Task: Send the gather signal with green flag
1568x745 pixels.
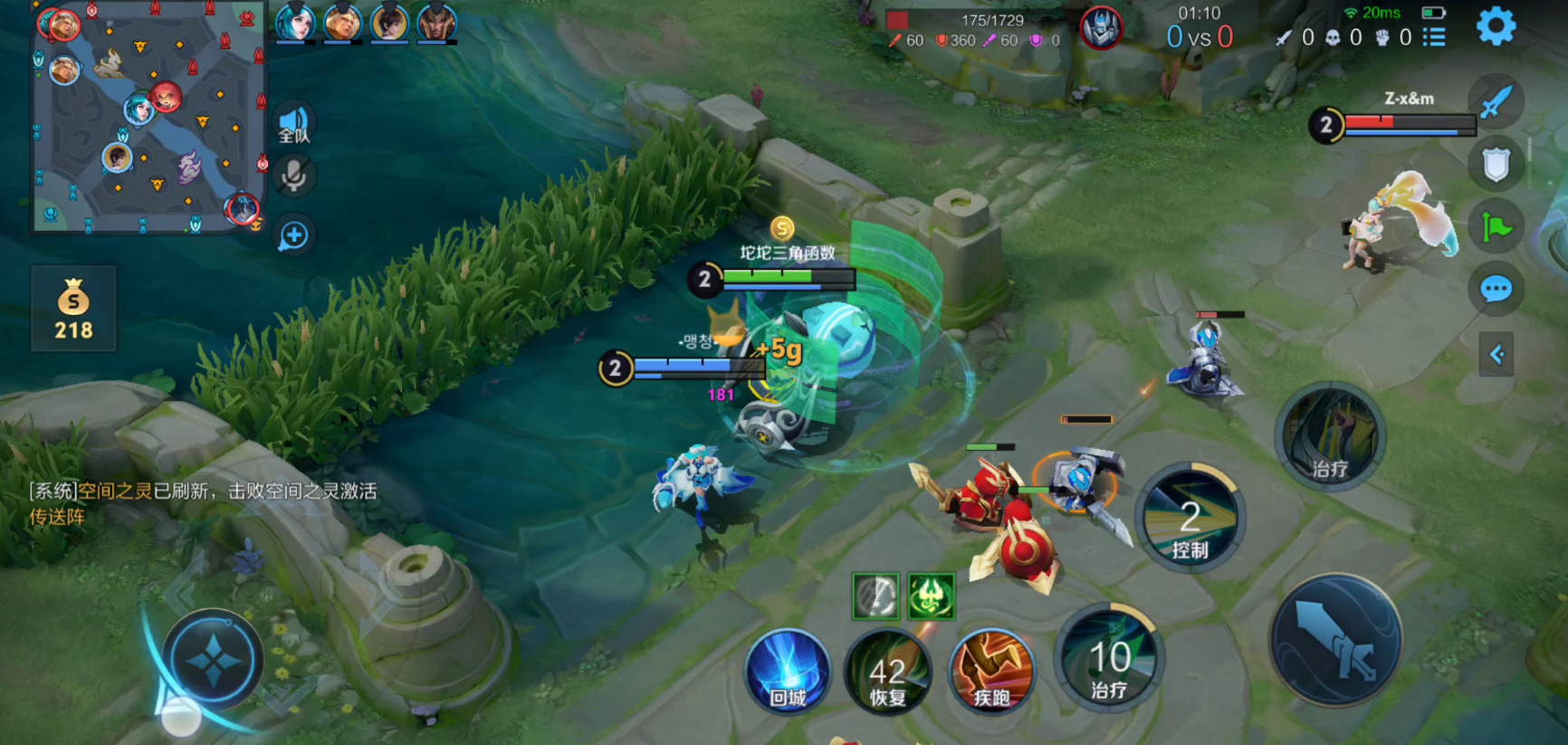Action: click(x=1496, y=226)
